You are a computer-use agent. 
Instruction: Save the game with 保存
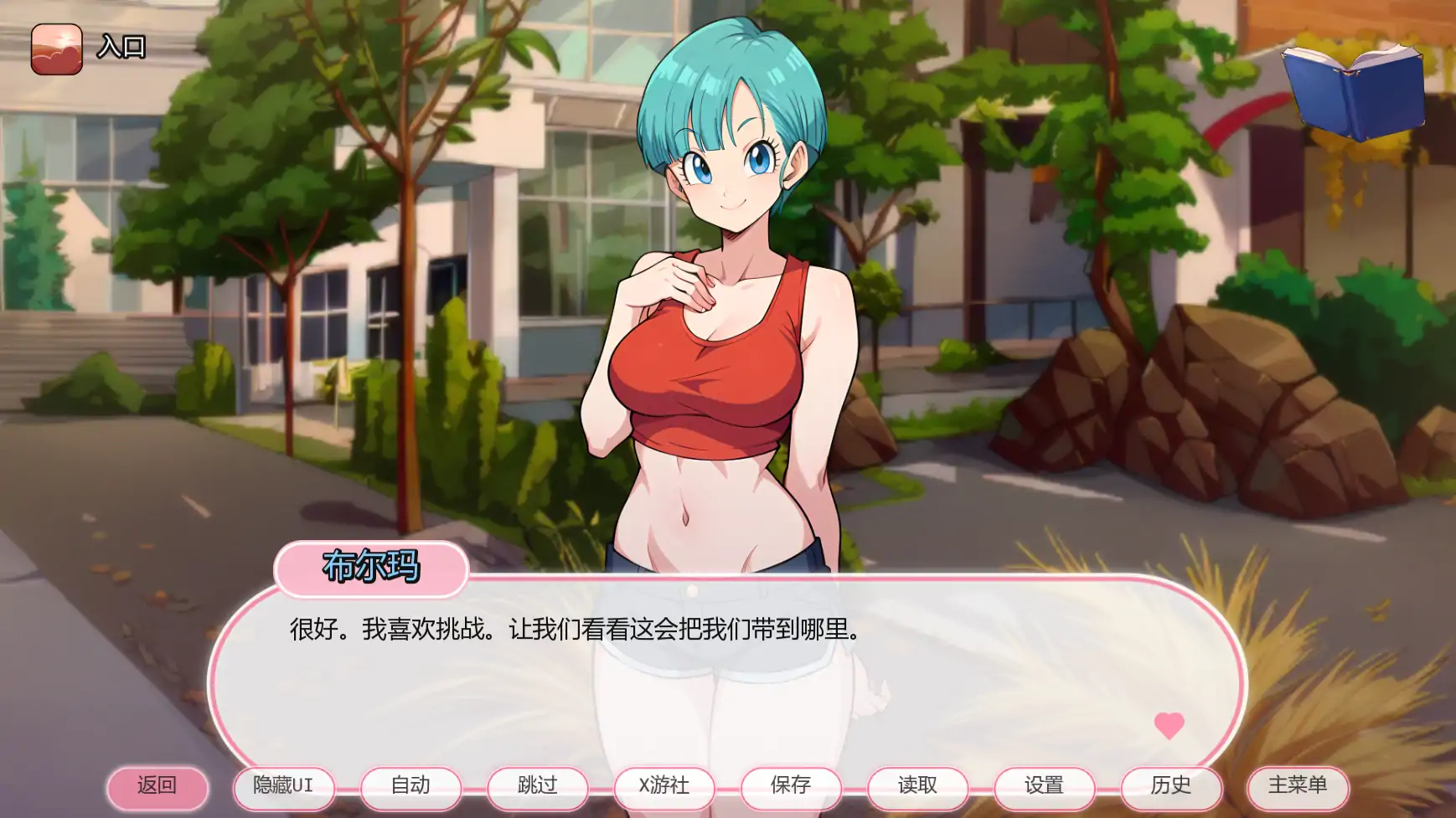[791, 787]
